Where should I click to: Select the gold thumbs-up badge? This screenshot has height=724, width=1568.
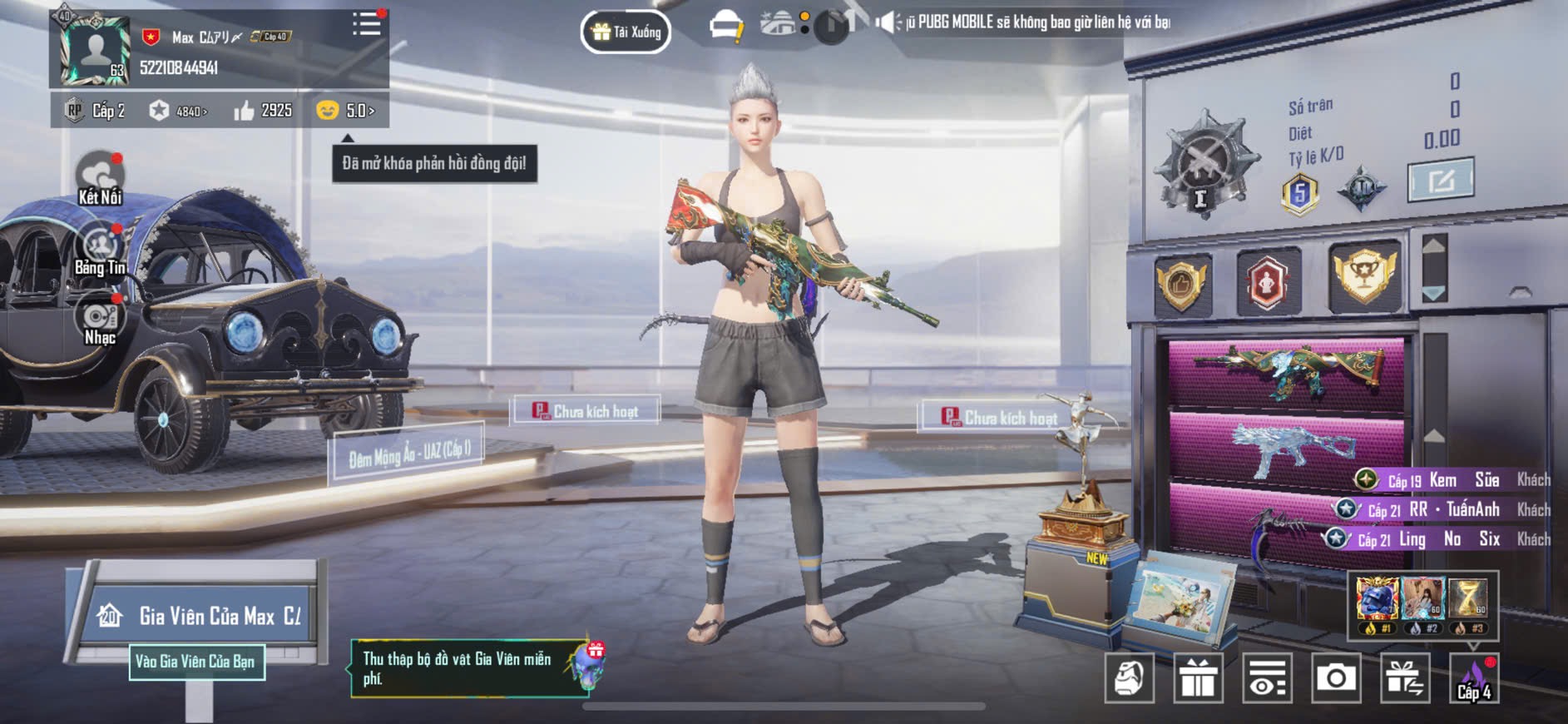(x=1181, y=283)
